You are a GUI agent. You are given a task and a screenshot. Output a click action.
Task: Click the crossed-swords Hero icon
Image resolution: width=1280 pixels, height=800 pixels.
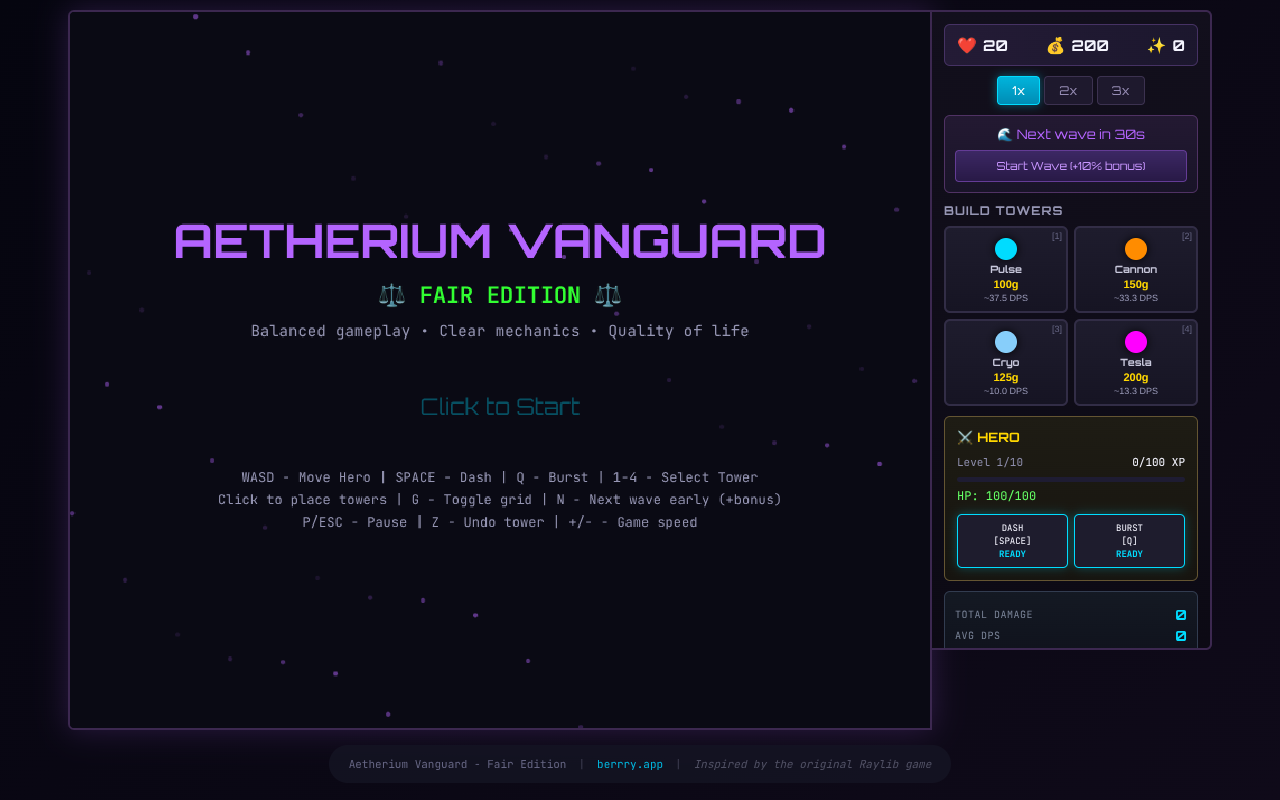pyautogui.click(x=964, y=436)
